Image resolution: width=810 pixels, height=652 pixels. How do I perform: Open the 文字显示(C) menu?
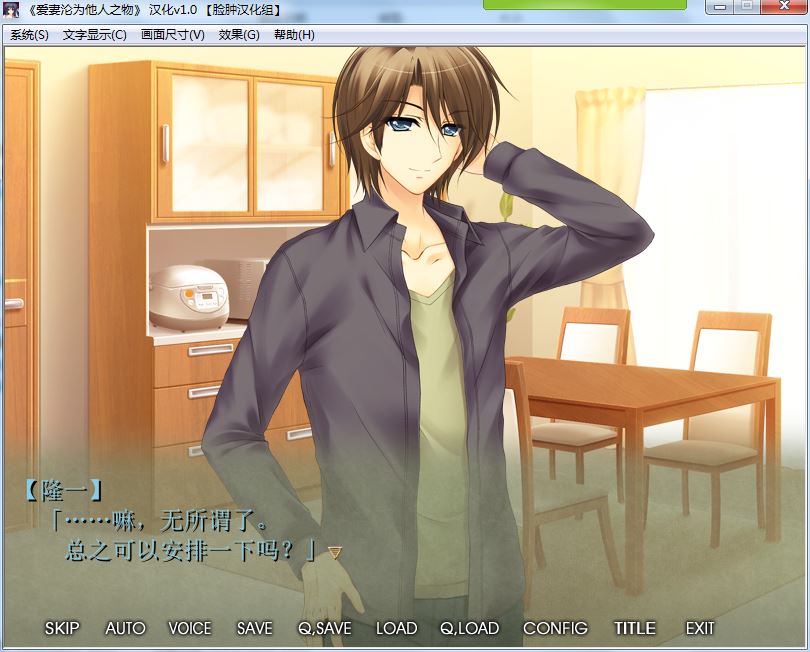94,35
